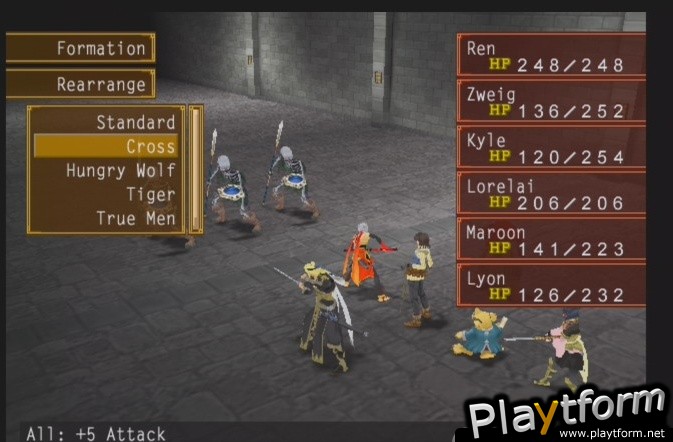Pick Maroon's party status panel
The height and width of the screenshot is (442, 673).
(x=551, y=240)
